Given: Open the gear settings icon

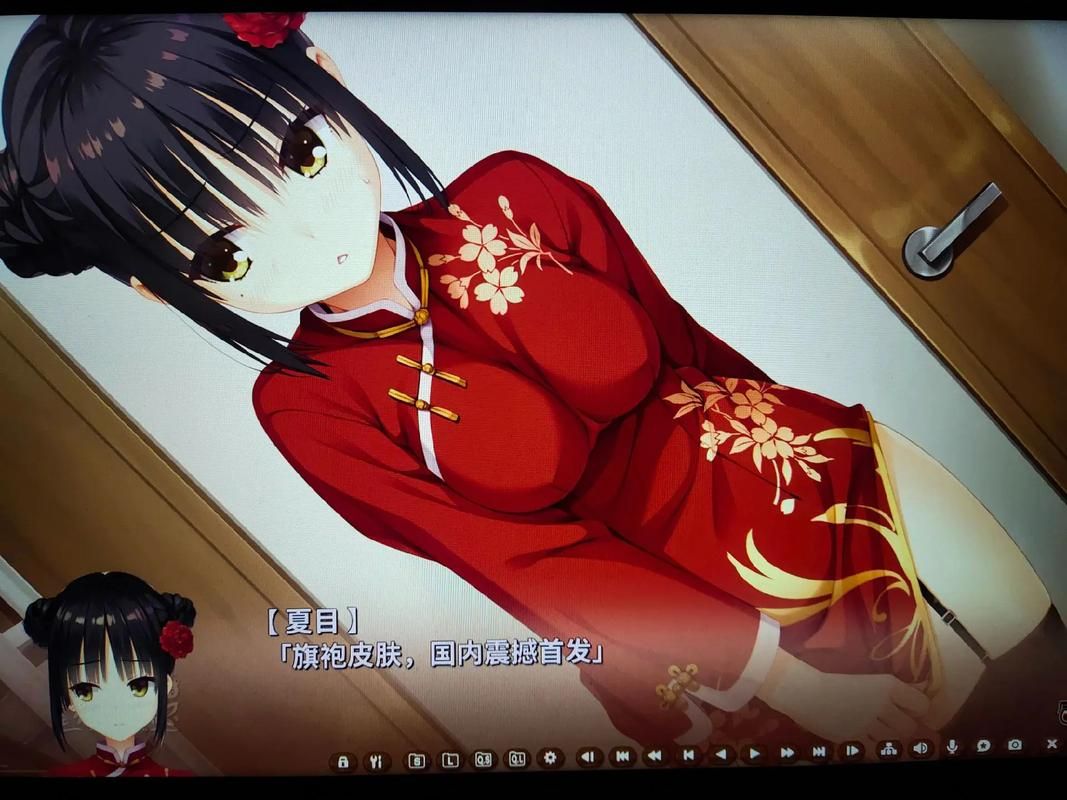Looking at the screenshot, I should click(x=549, y=758).
